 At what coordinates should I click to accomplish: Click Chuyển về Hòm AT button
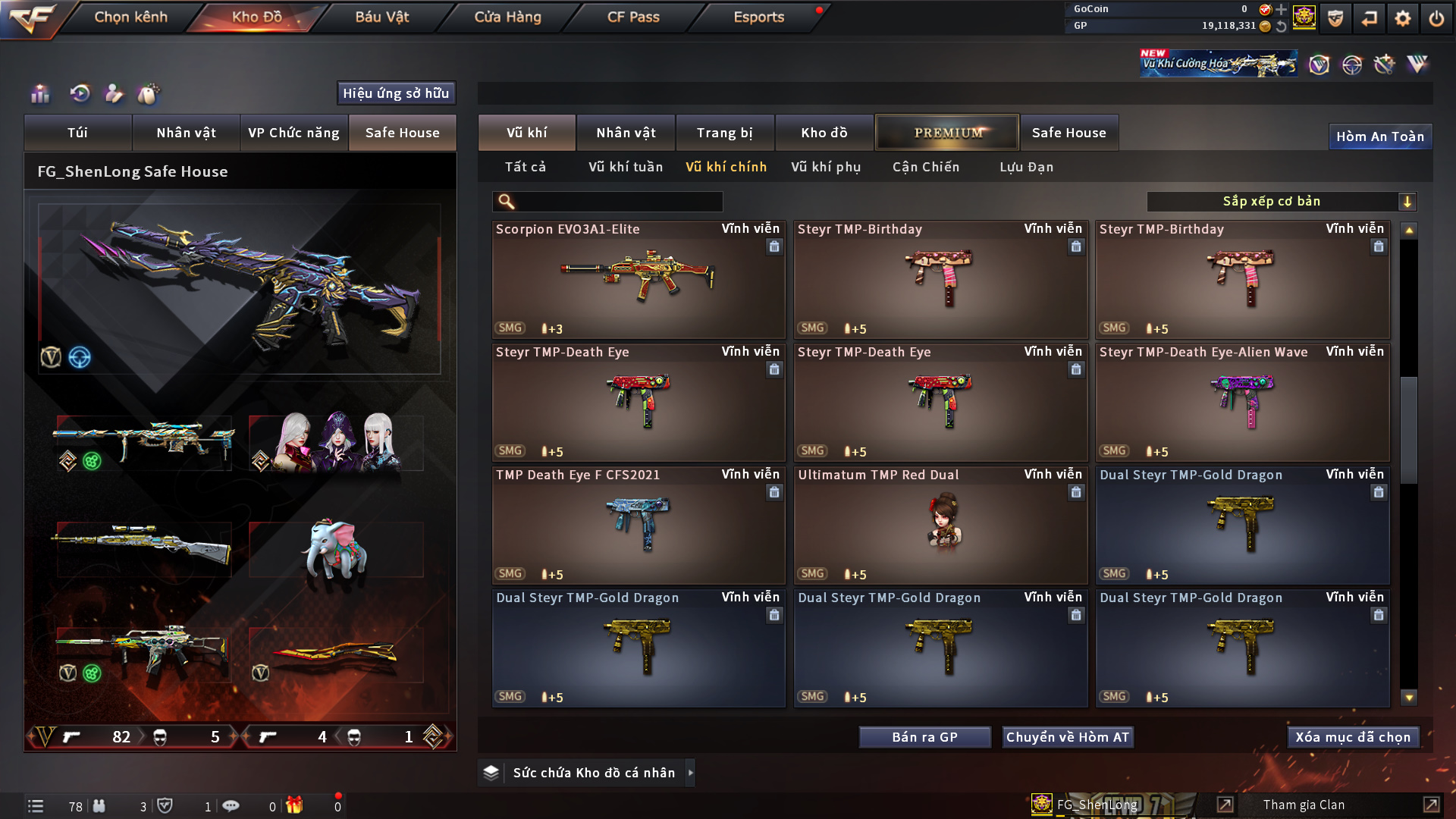tap(1067, 737)
